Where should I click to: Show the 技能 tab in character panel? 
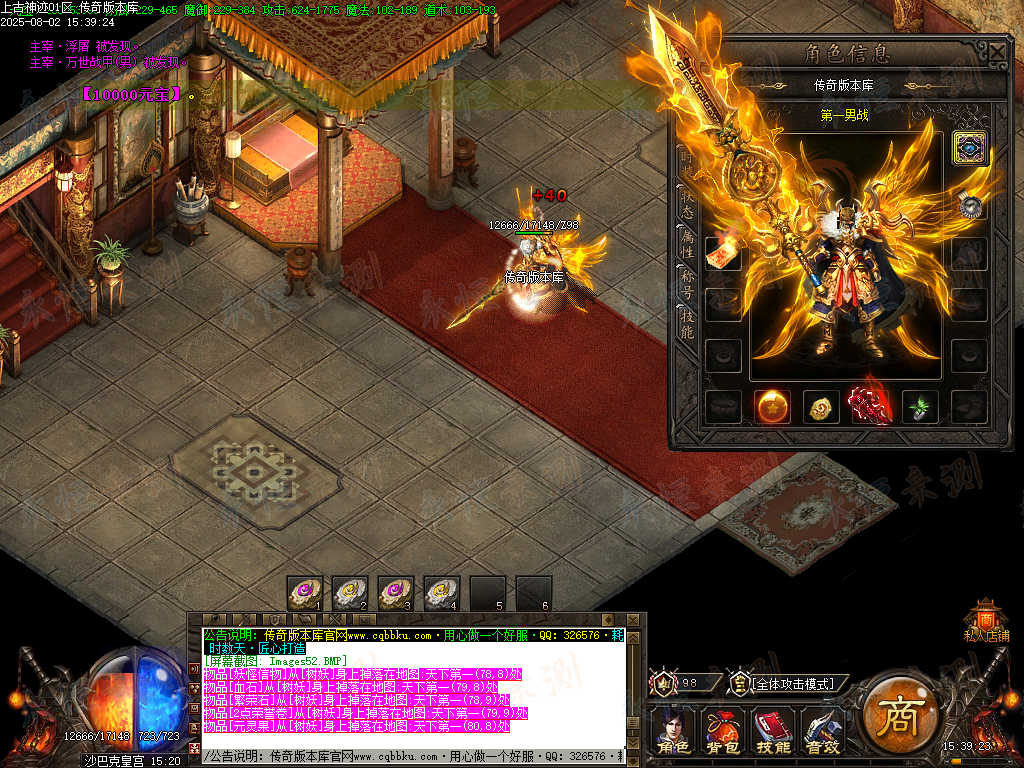pos(688,322)
